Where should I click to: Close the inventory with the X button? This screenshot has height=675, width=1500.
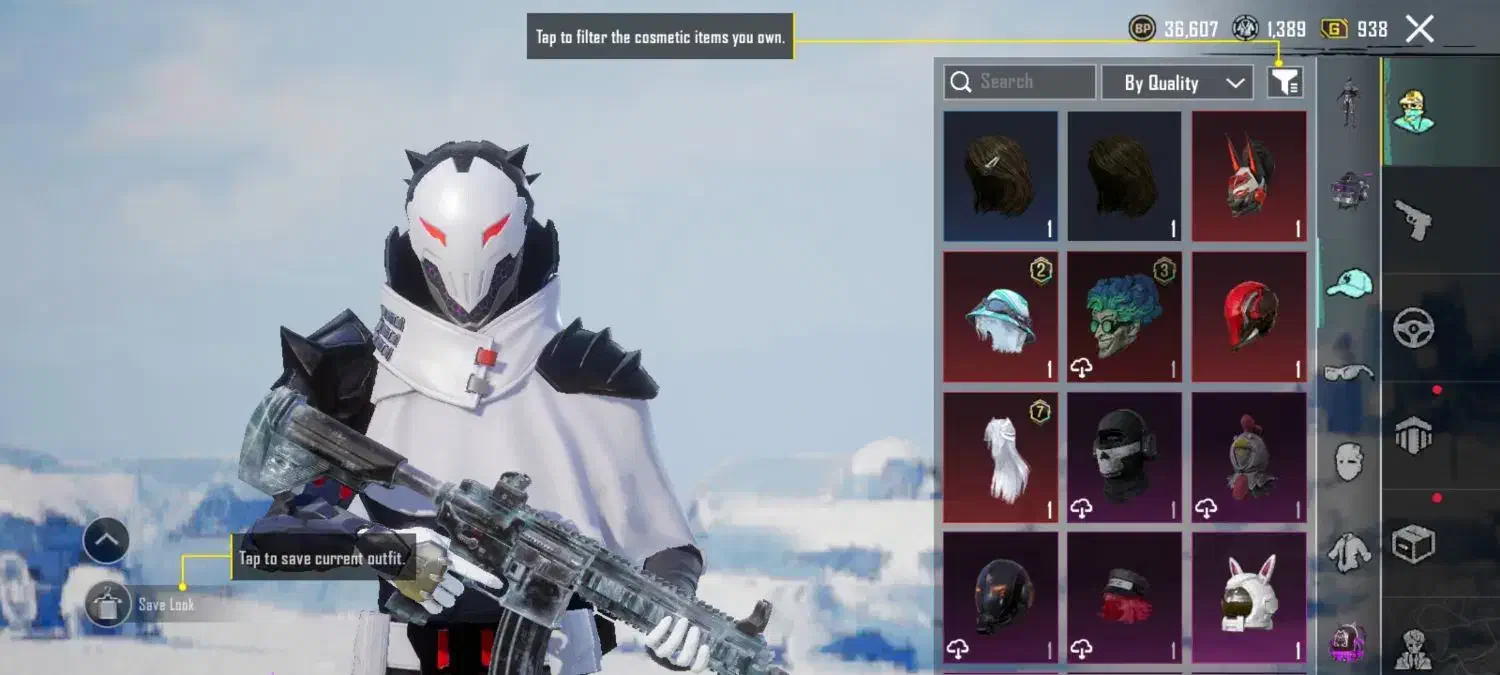pos(1420,29)
